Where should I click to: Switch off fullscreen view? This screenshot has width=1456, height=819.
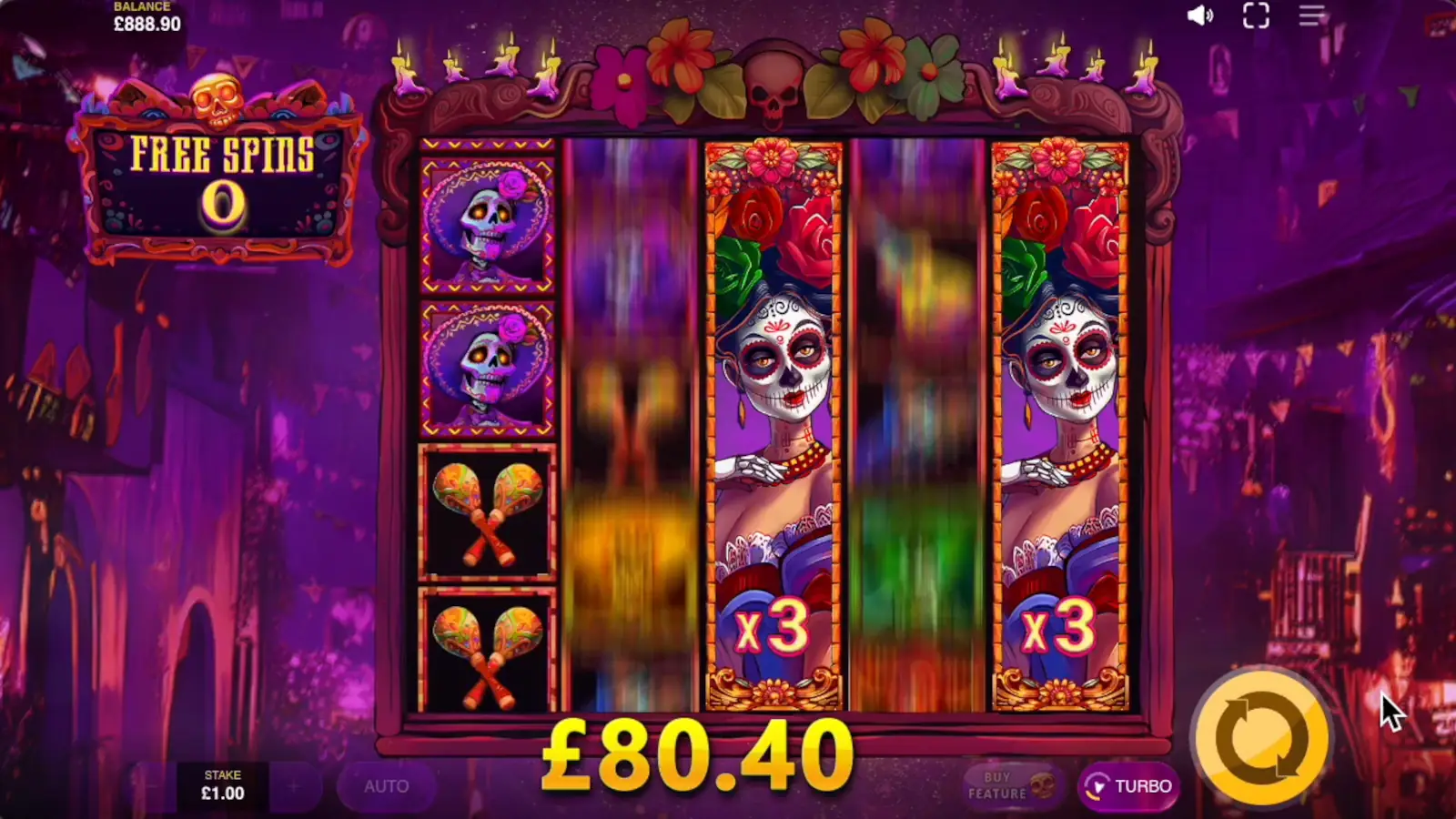pos(1258,15)
